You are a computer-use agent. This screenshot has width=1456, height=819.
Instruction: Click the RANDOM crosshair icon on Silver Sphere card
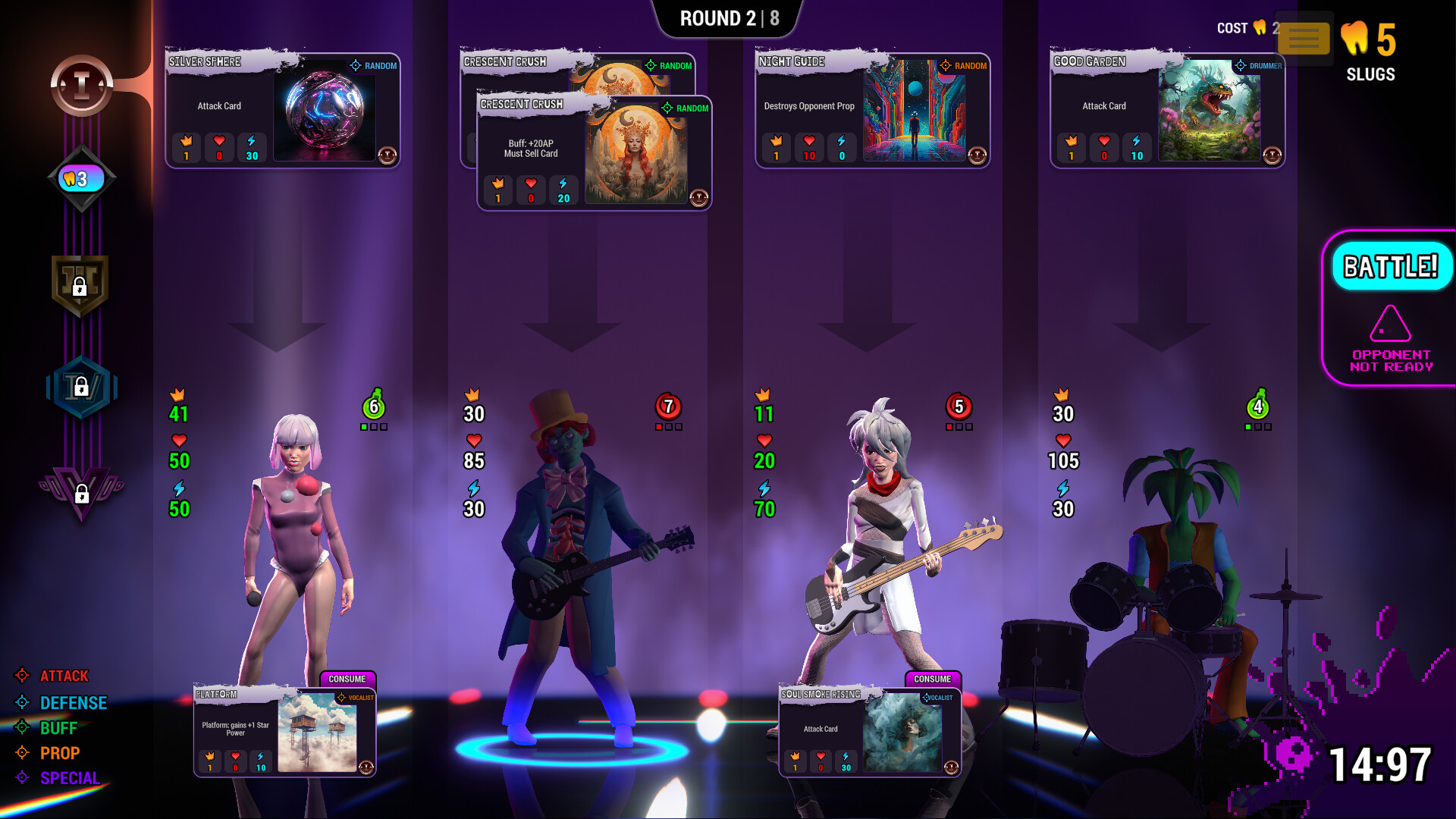pyautogui.click(x=354, y=66)
